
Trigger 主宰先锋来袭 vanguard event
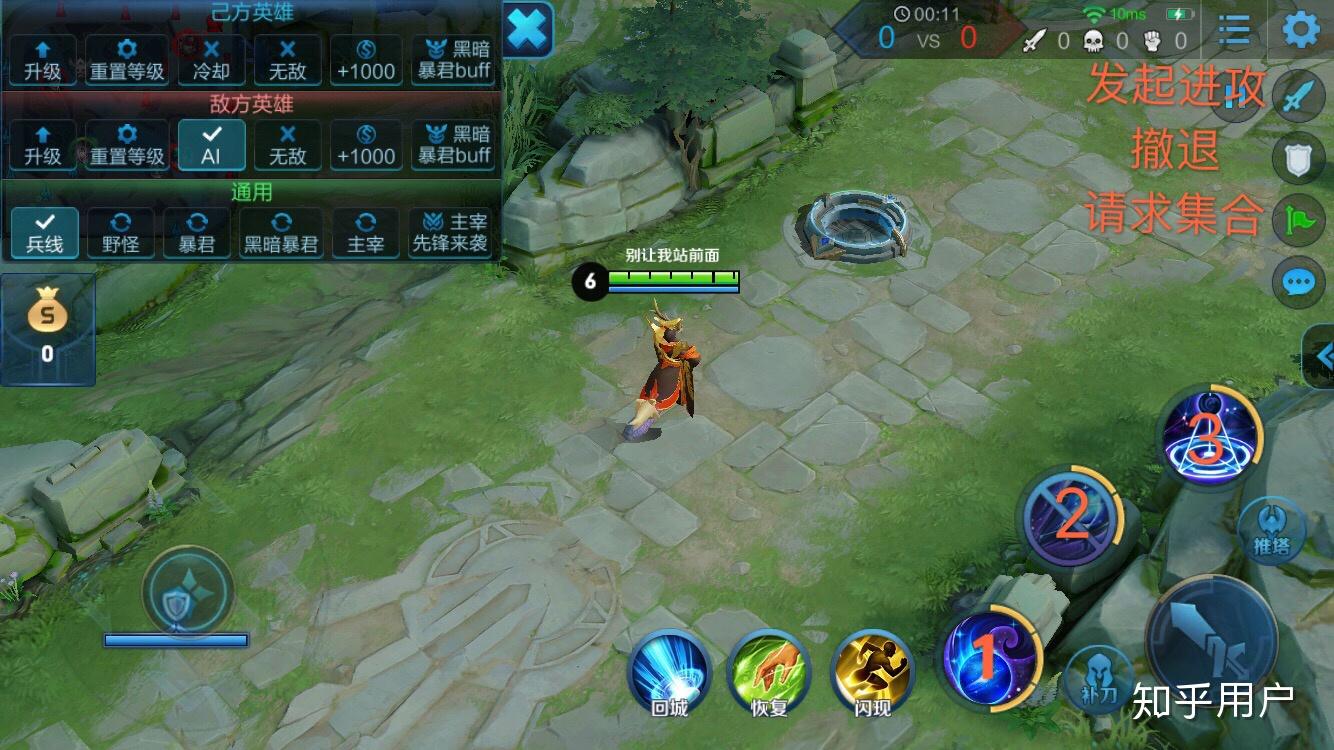coord(454,232)
